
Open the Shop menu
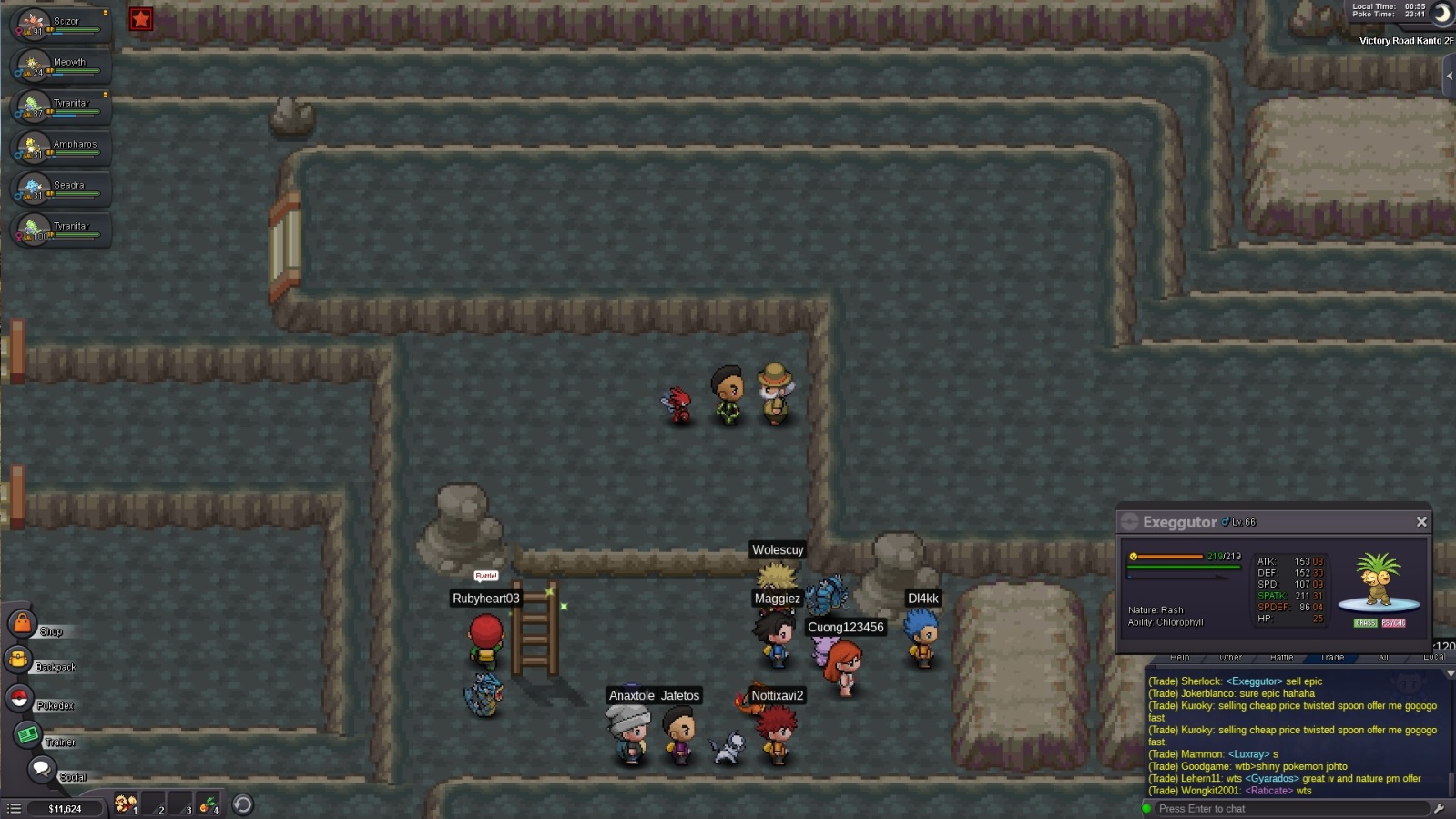pos(21,624)
